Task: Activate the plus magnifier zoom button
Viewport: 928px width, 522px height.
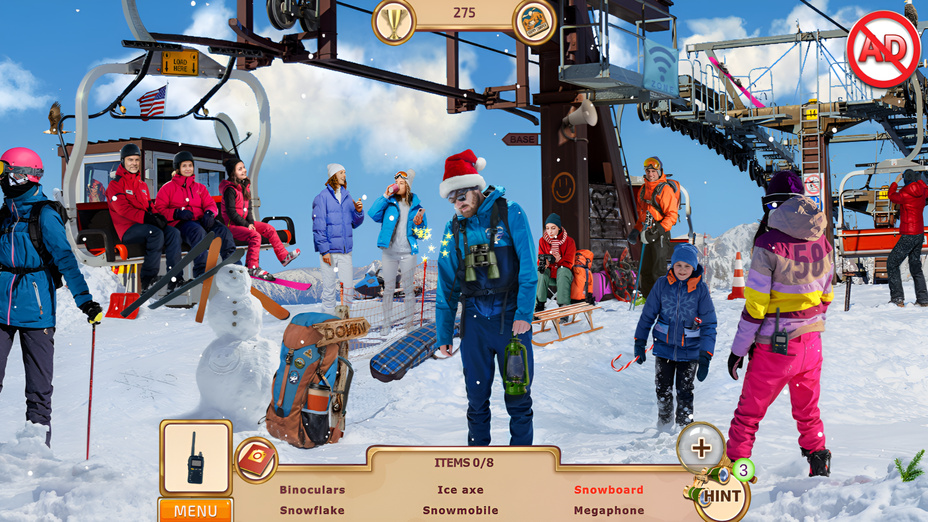Action: click(x=701, y=448)
